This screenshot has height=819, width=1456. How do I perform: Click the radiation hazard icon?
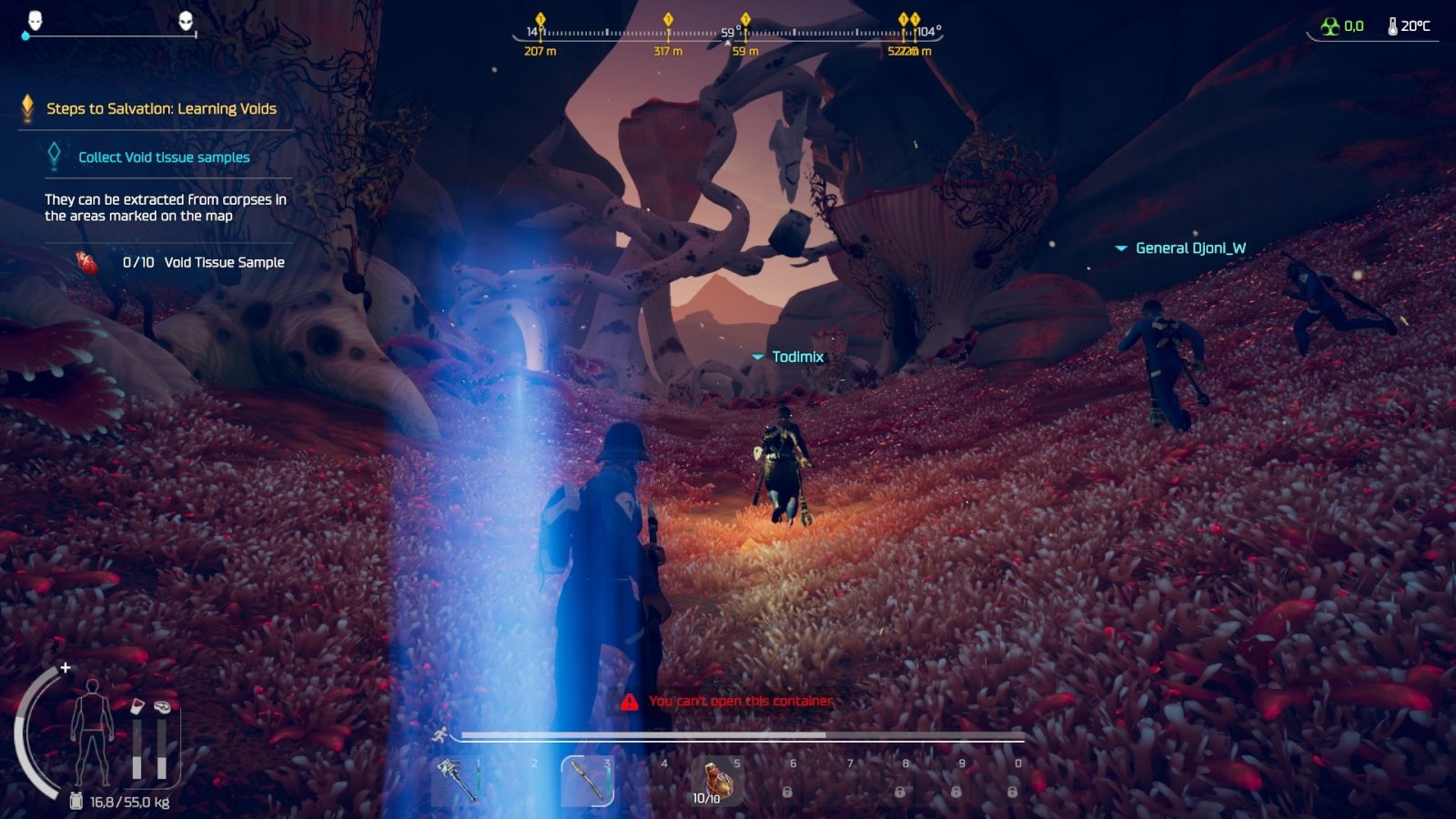click(1330, 26)
